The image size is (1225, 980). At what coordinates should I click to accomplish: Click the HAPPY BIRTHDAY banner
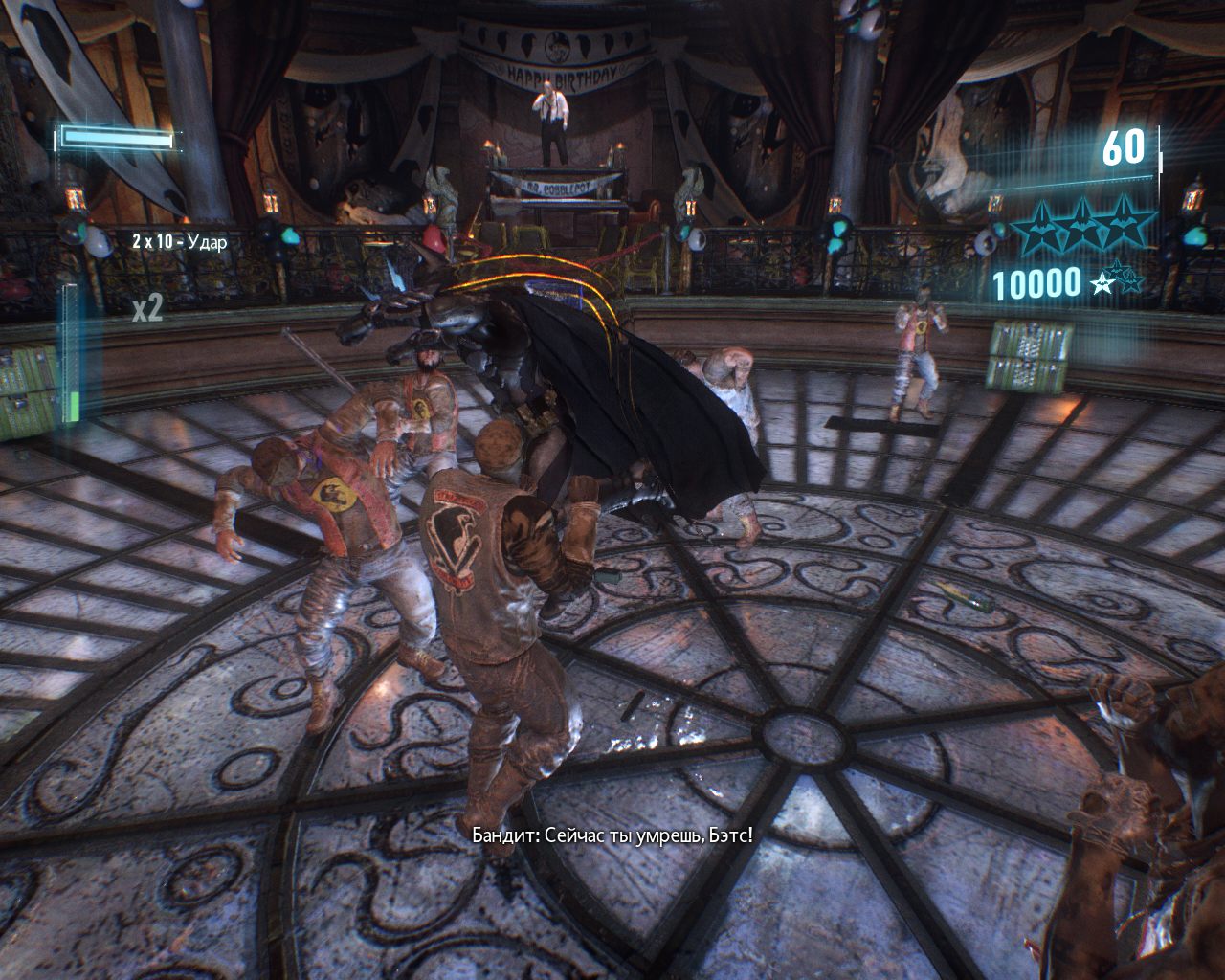click(x=560, y=74)
